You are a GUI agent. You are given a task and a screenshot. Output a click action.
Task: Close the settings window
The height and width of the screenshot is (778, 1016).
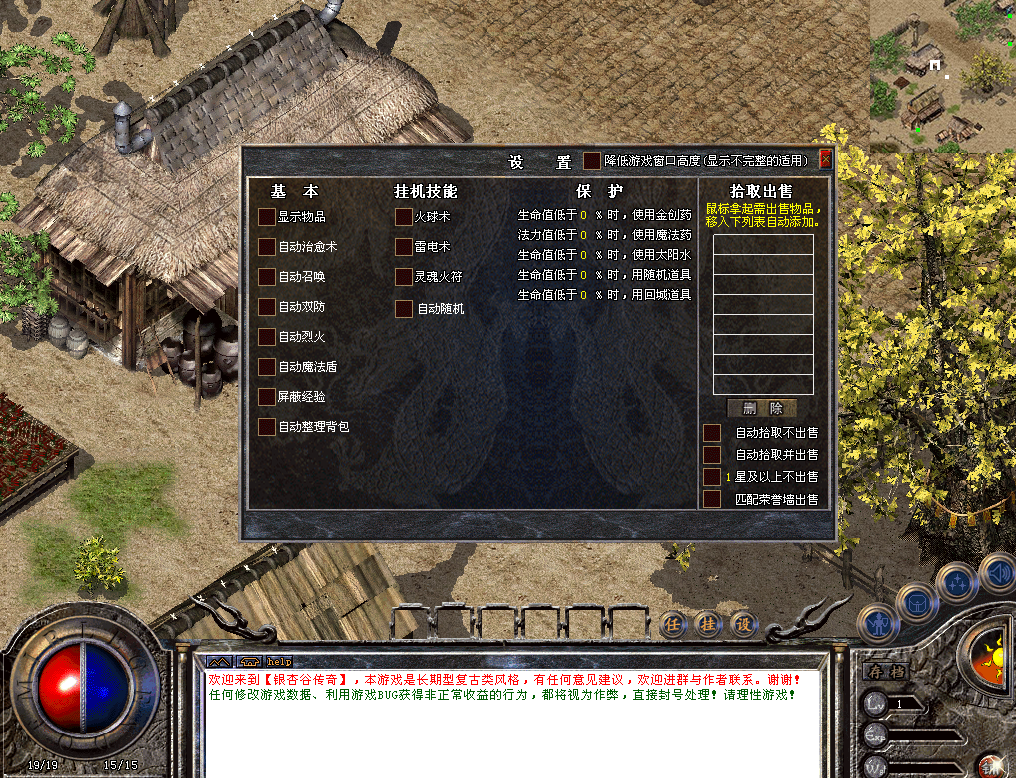(x=825, y=159)
